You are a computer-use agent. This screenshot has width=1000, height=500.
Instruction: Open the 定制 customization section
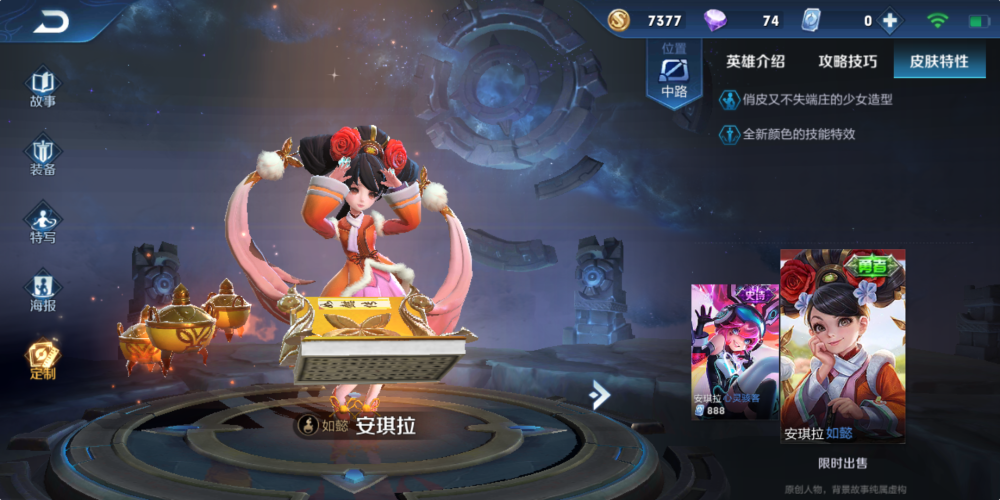point(43,360)
